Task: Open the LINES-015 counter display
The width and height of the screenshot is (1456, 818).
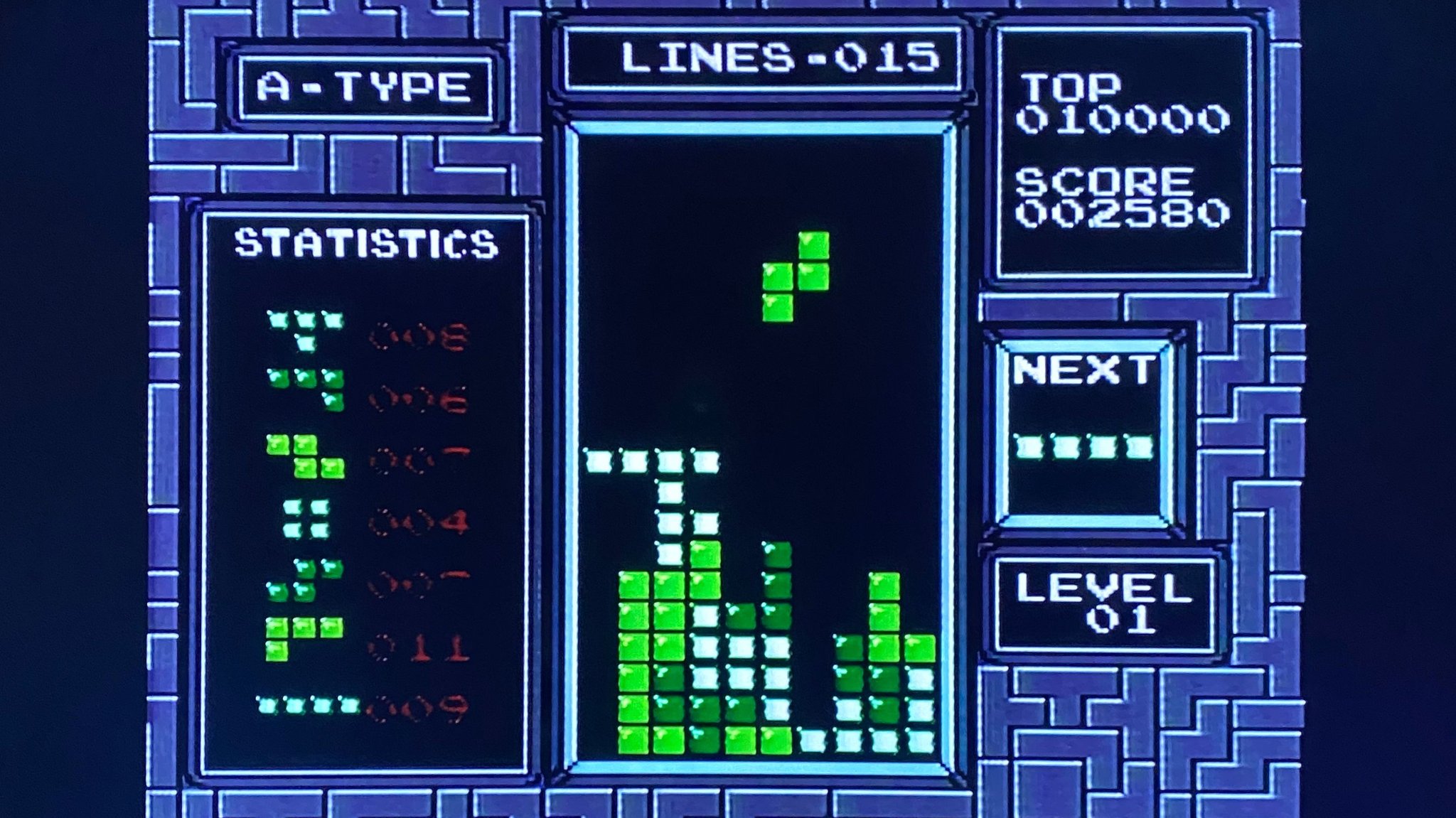Action: (x=775, y=60)
